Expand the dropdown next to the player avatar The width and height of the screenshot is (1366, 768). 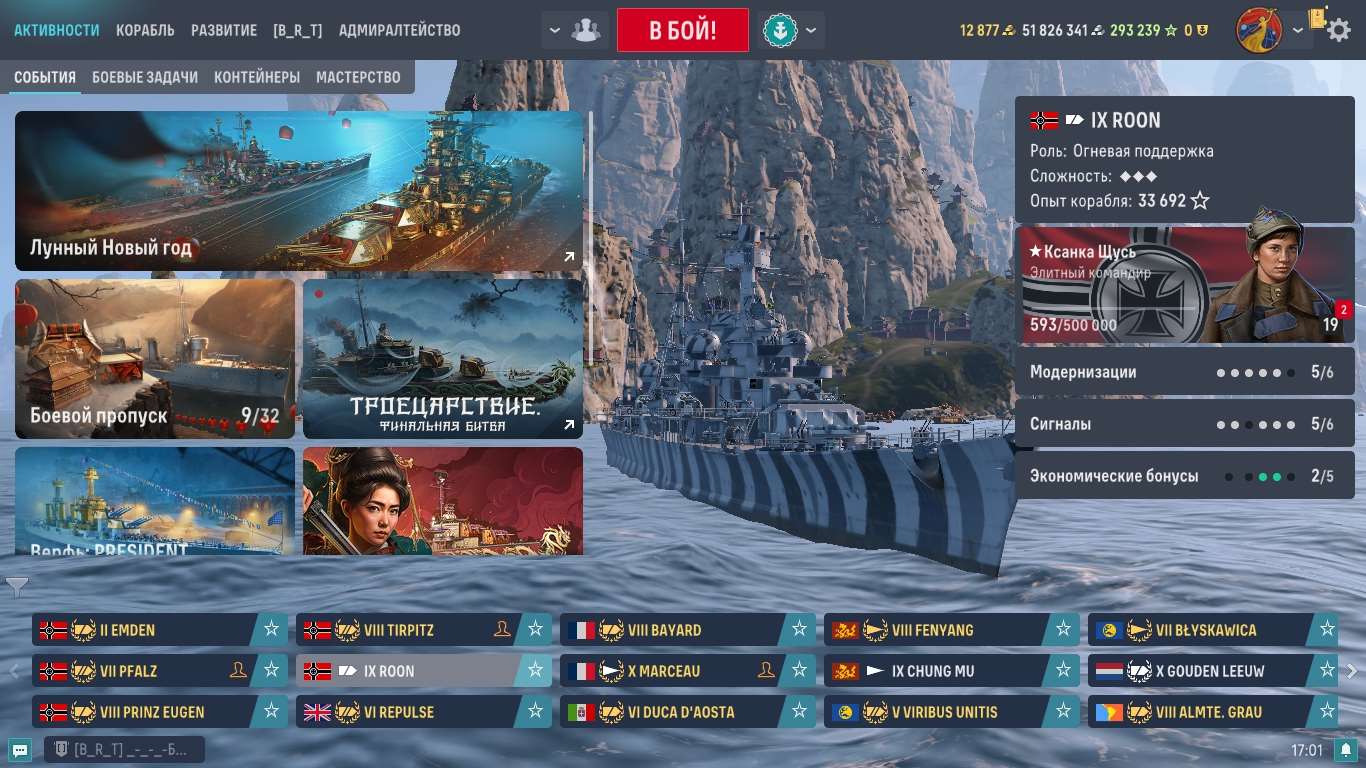point(1300,30)
